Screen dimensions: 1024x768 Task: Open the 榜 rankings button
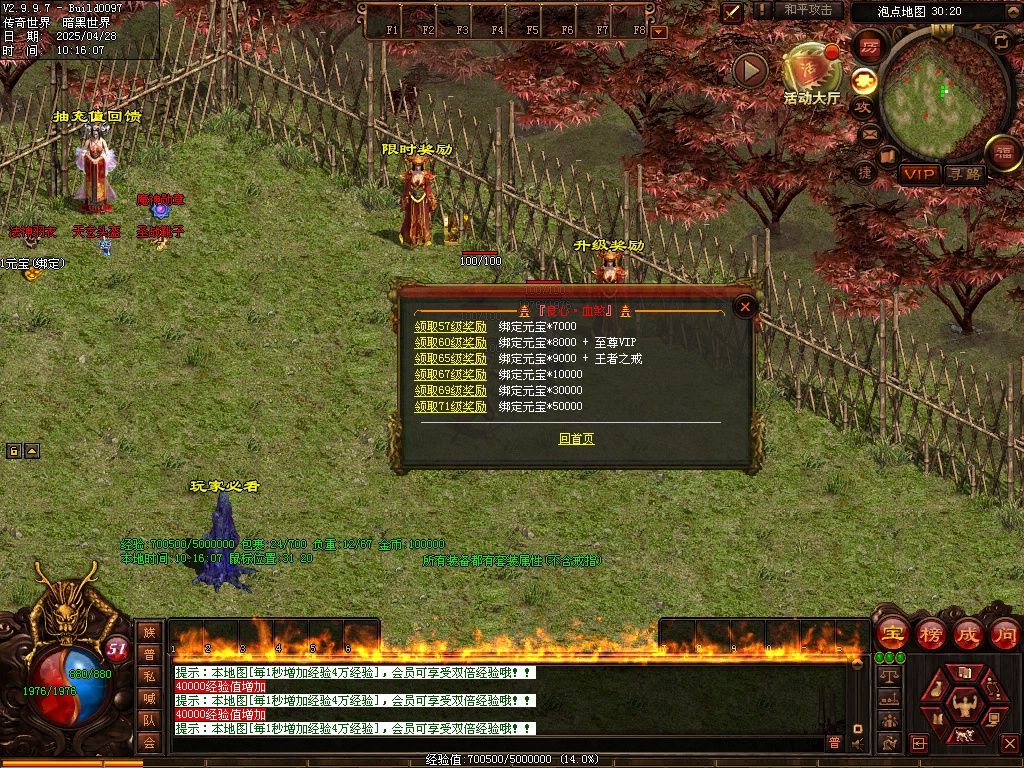tap(931, 634)
